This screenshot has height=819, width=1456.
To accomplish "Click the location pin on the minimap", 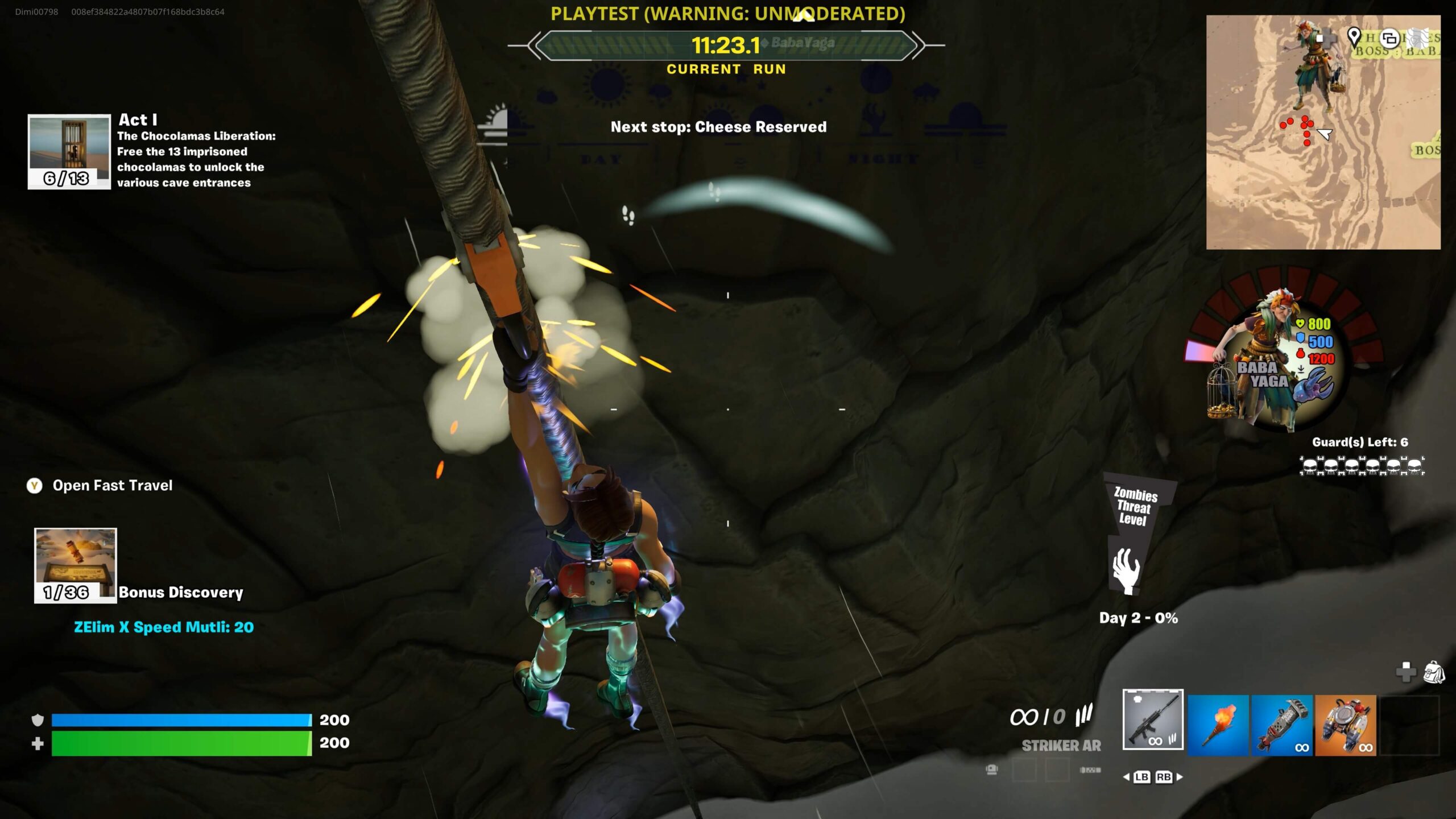I will pos(1354,37).
